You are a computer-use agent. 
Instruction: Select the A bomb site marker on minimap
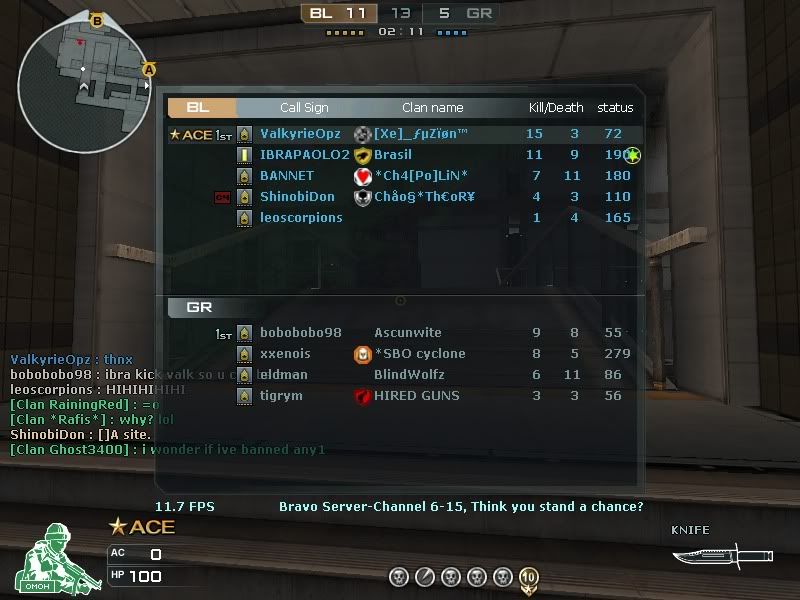click(x=149, y=70)
